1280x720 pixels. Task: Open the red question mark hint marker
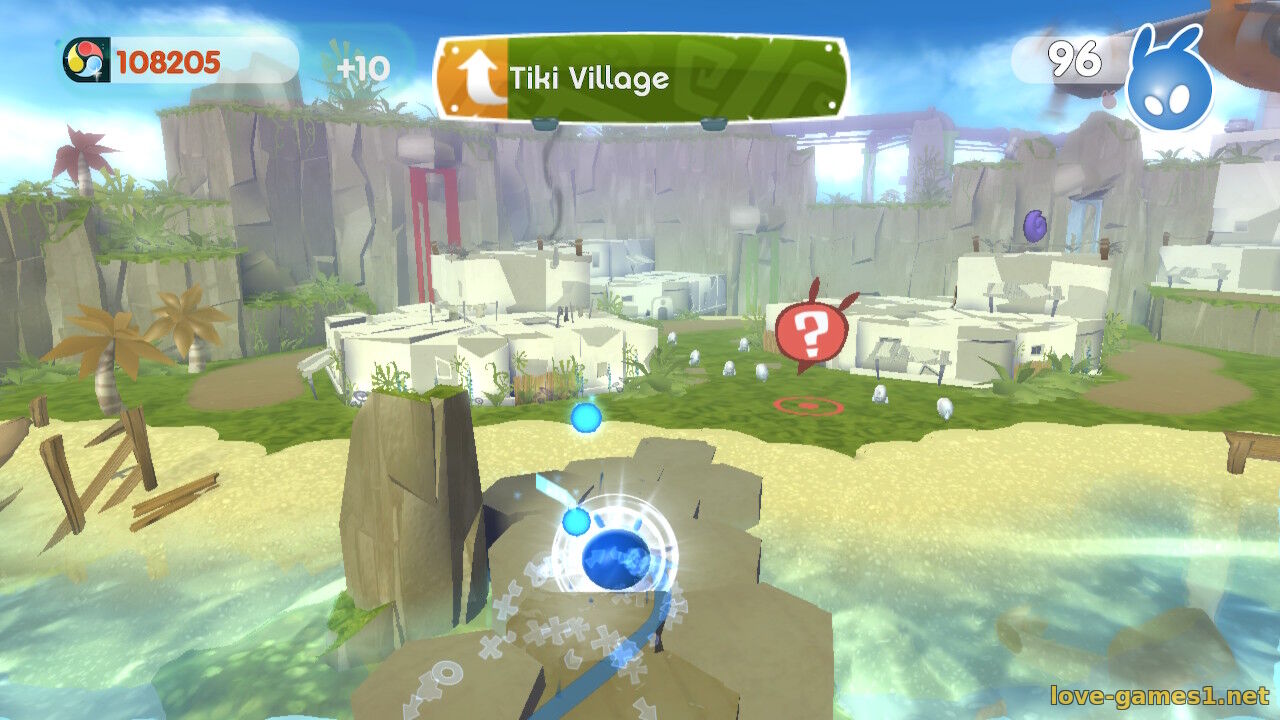point(810,333)
